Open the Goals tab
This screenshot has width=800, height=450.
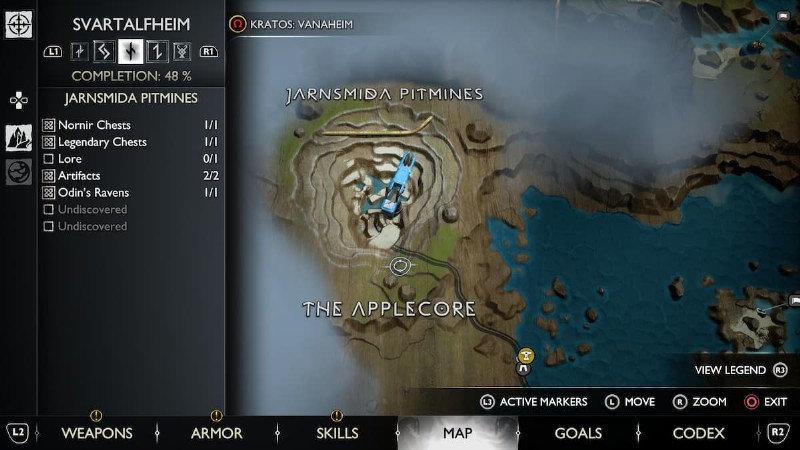pos(578,433)
